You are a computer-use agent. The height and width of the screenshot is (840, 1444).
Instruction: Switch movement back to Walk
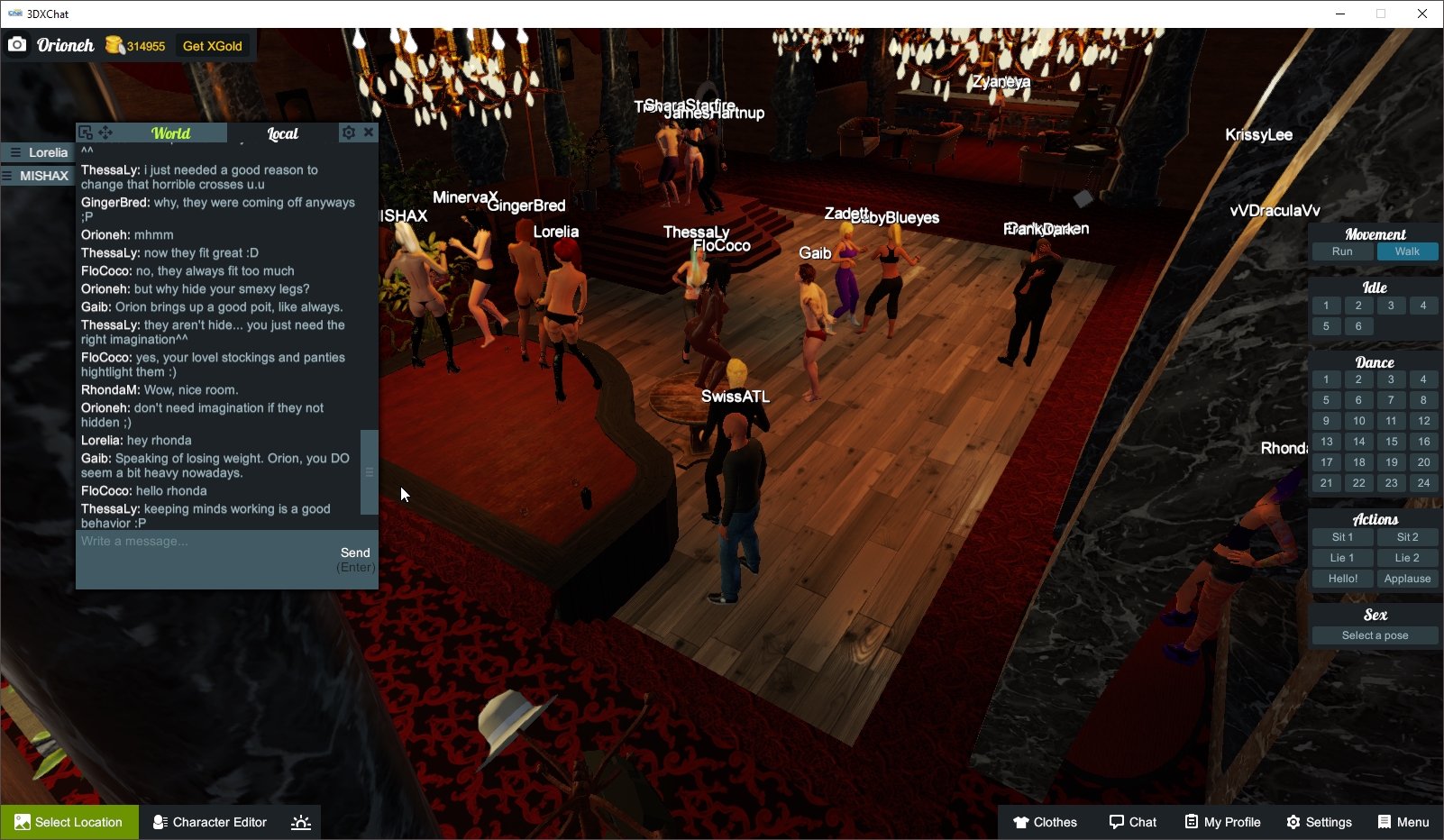1407,251
